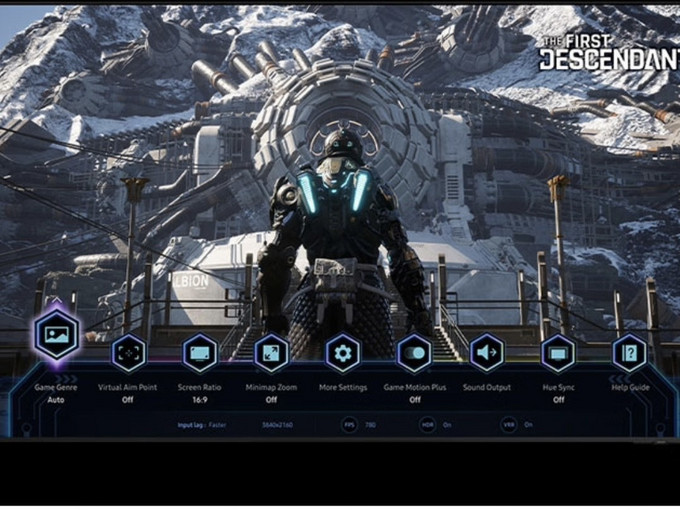This screenshot has width=680, height=510.
Task: Open More Settings gear icon
Action: click(x=343, y=353)
